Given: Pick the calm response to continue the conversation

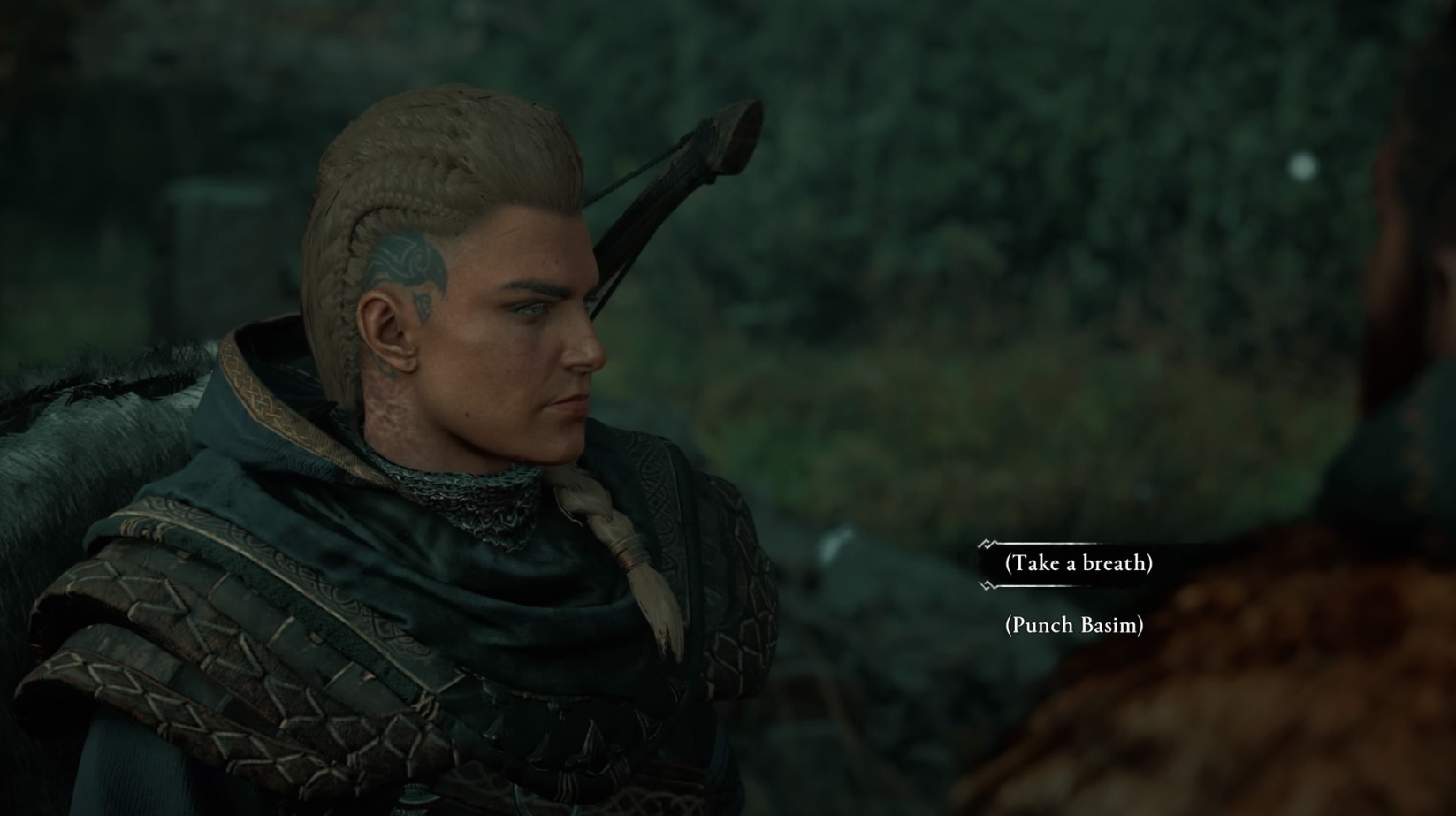Looking at the screenshot, I should click(1080, 562).
